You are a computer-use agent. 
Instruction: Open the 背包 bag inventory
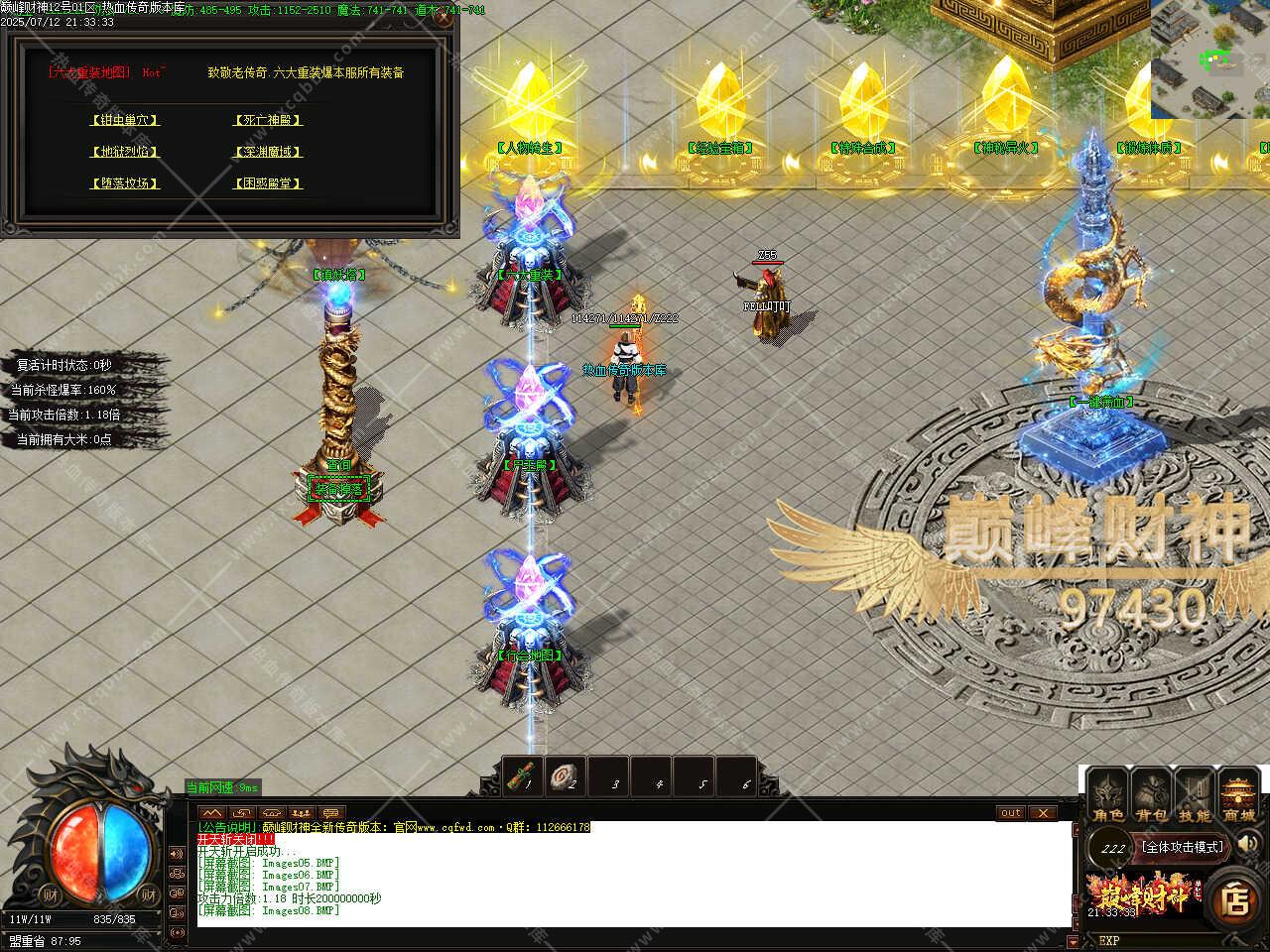(1151, 796)
